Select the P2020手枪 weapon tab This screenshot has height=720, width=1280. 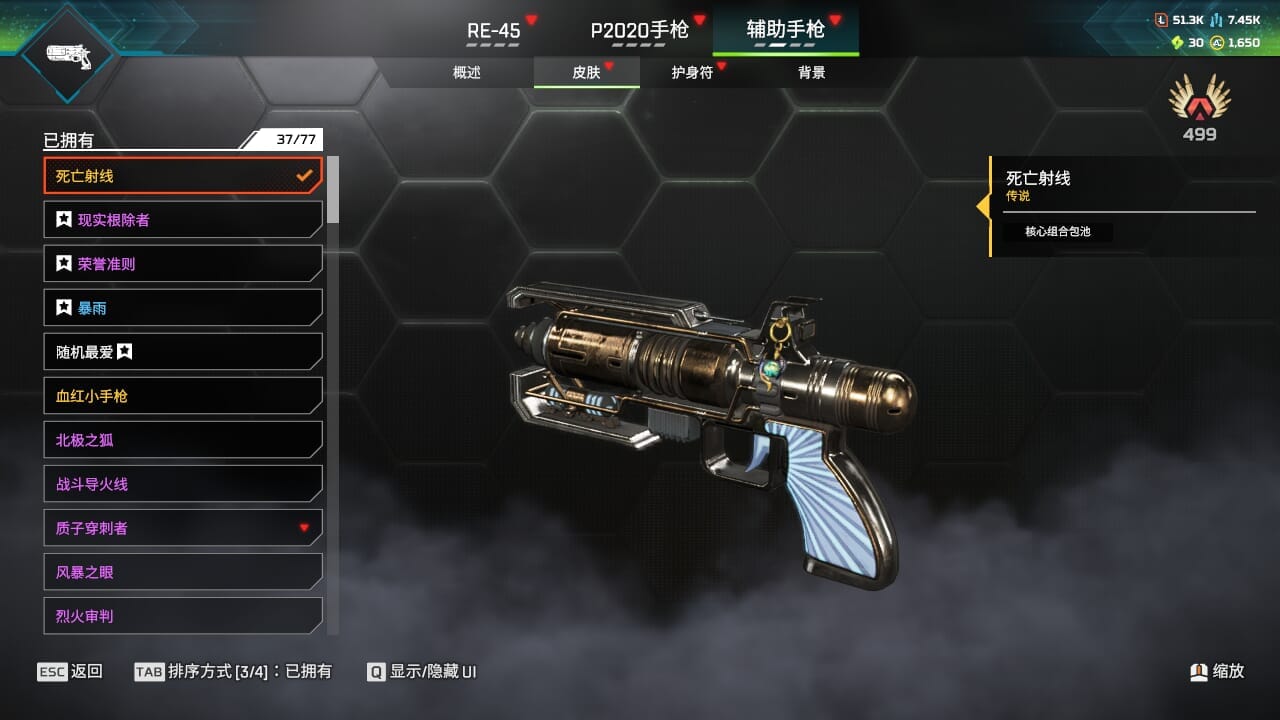(640, 31)
